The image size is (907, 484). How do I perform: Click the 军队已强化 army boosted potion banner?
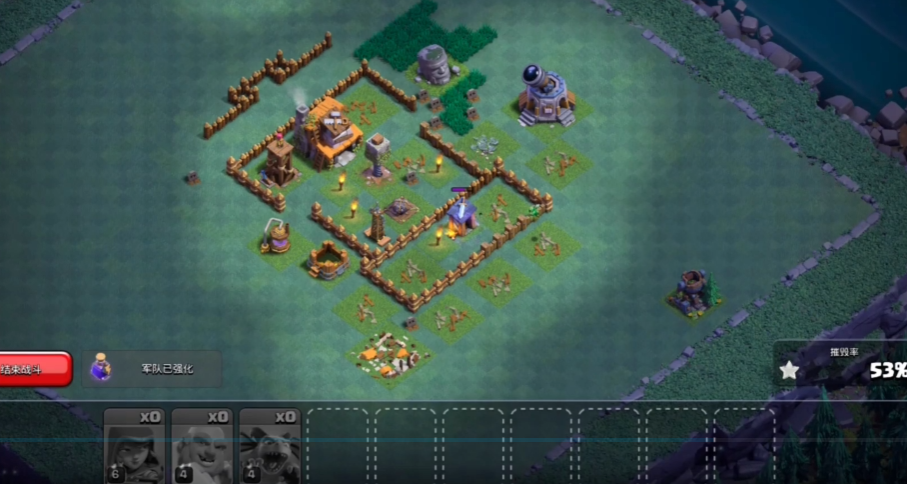click(x=153, y=369)
